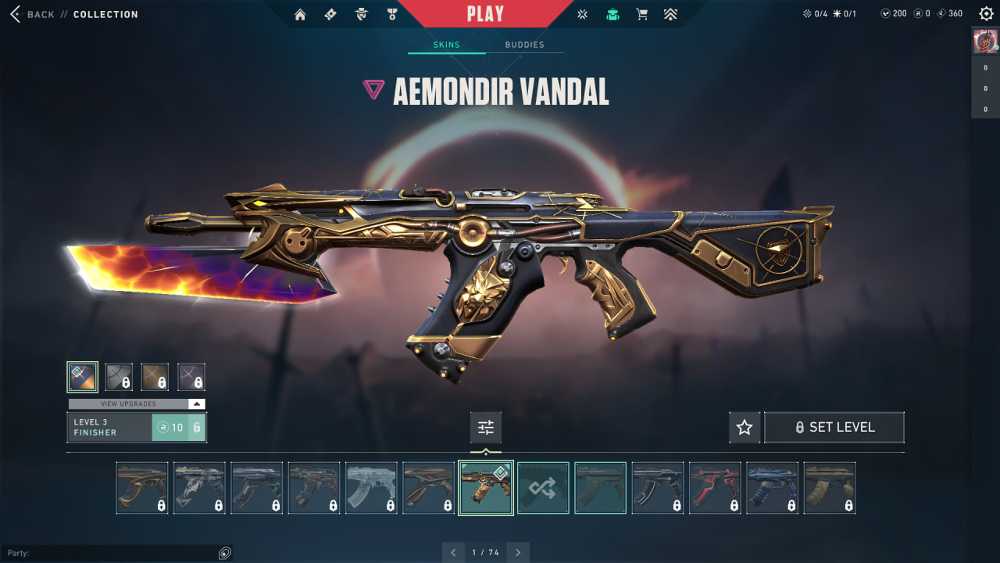Go back to the Collection screen
Viewport: 1000px width, 563px height.
tap(34, 14)
